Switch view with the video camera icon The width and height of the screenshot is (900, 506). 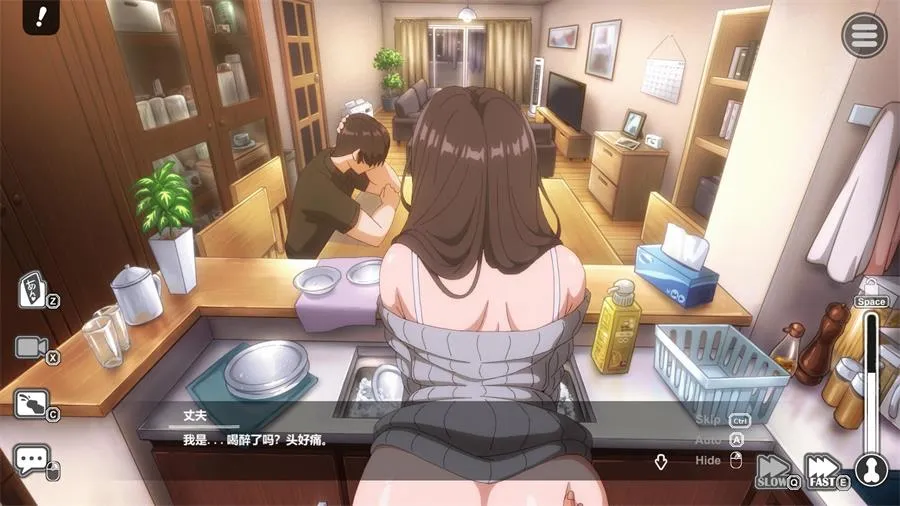(32, 347)
